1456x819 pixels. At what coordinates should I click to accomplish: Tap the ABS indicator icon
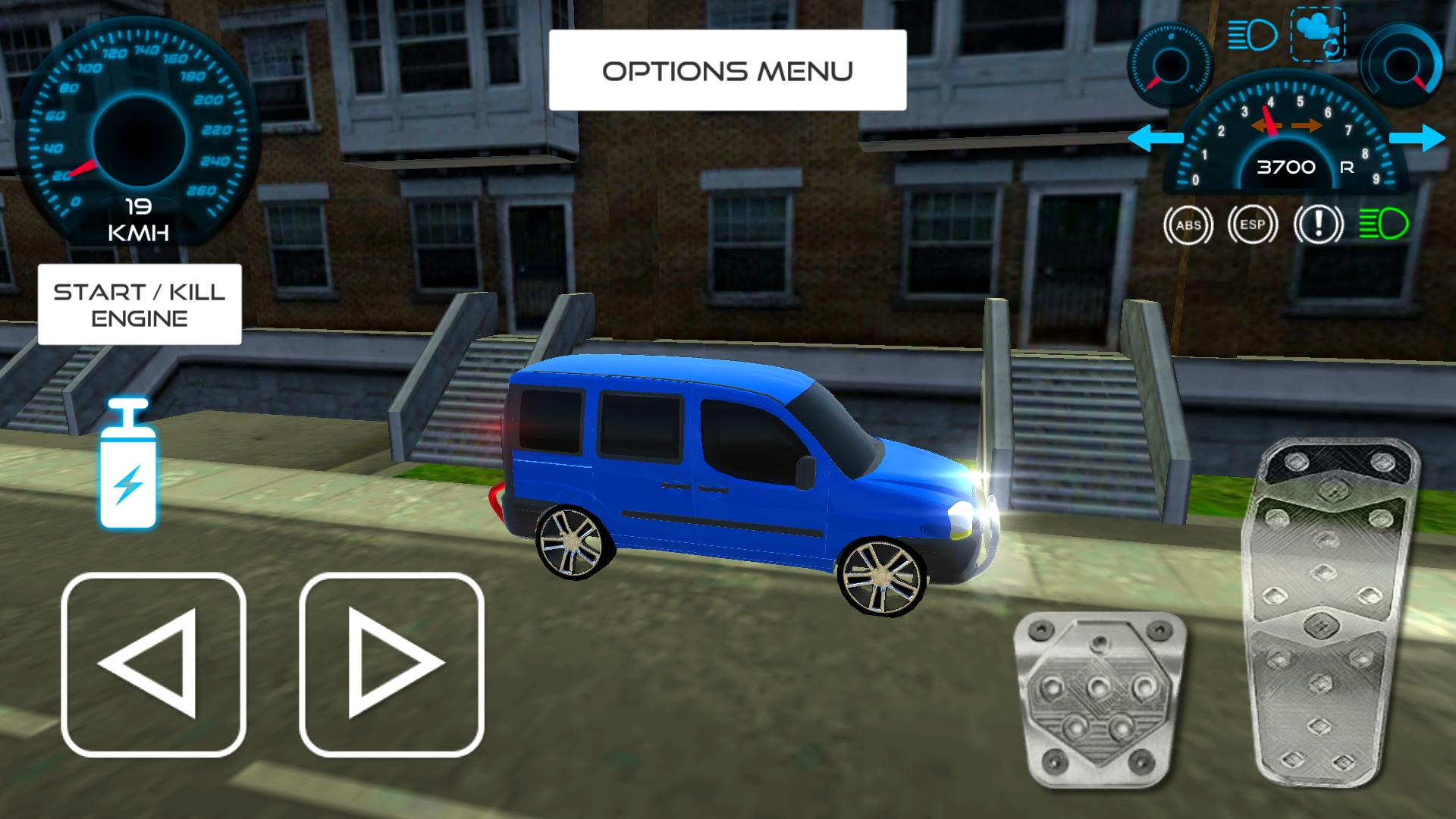1188,224
